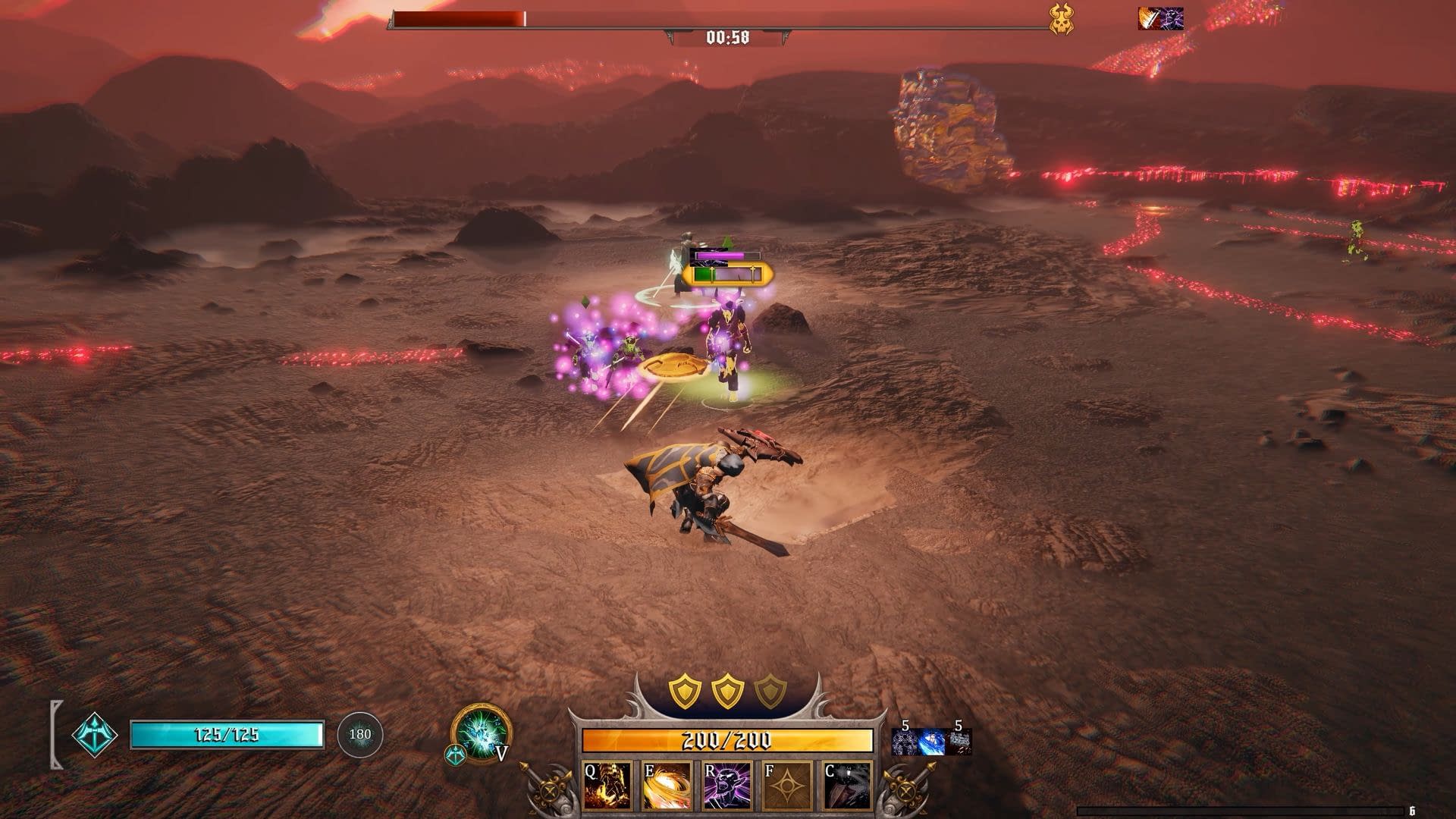Trigger the purple screaming face ability
The image size is (1456, 819).
coord(727,786)
